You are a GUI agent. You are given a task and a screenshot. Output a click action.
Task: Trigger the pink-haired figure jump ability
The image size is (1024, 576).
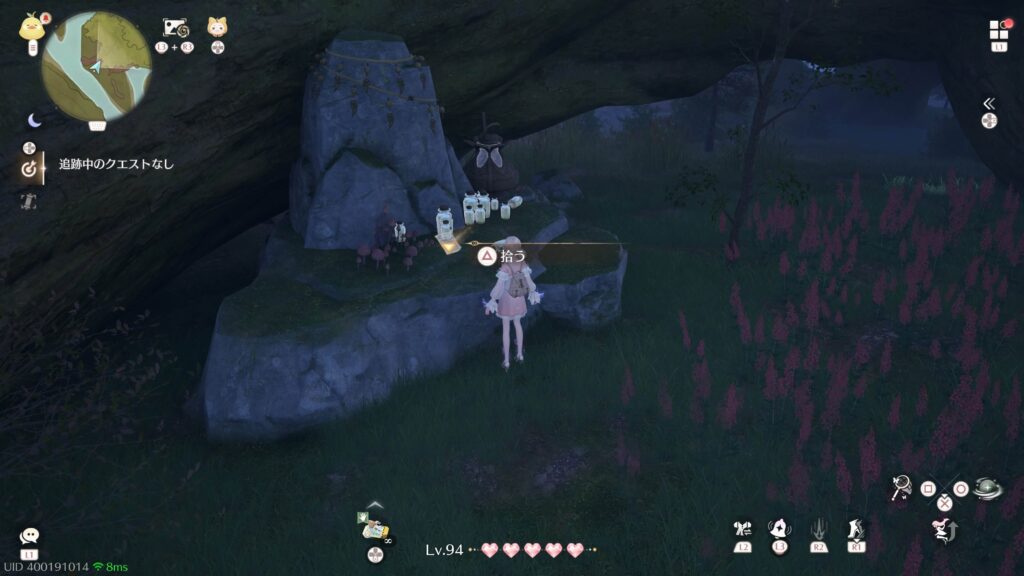pyautogui.click(x=943, y=529)
